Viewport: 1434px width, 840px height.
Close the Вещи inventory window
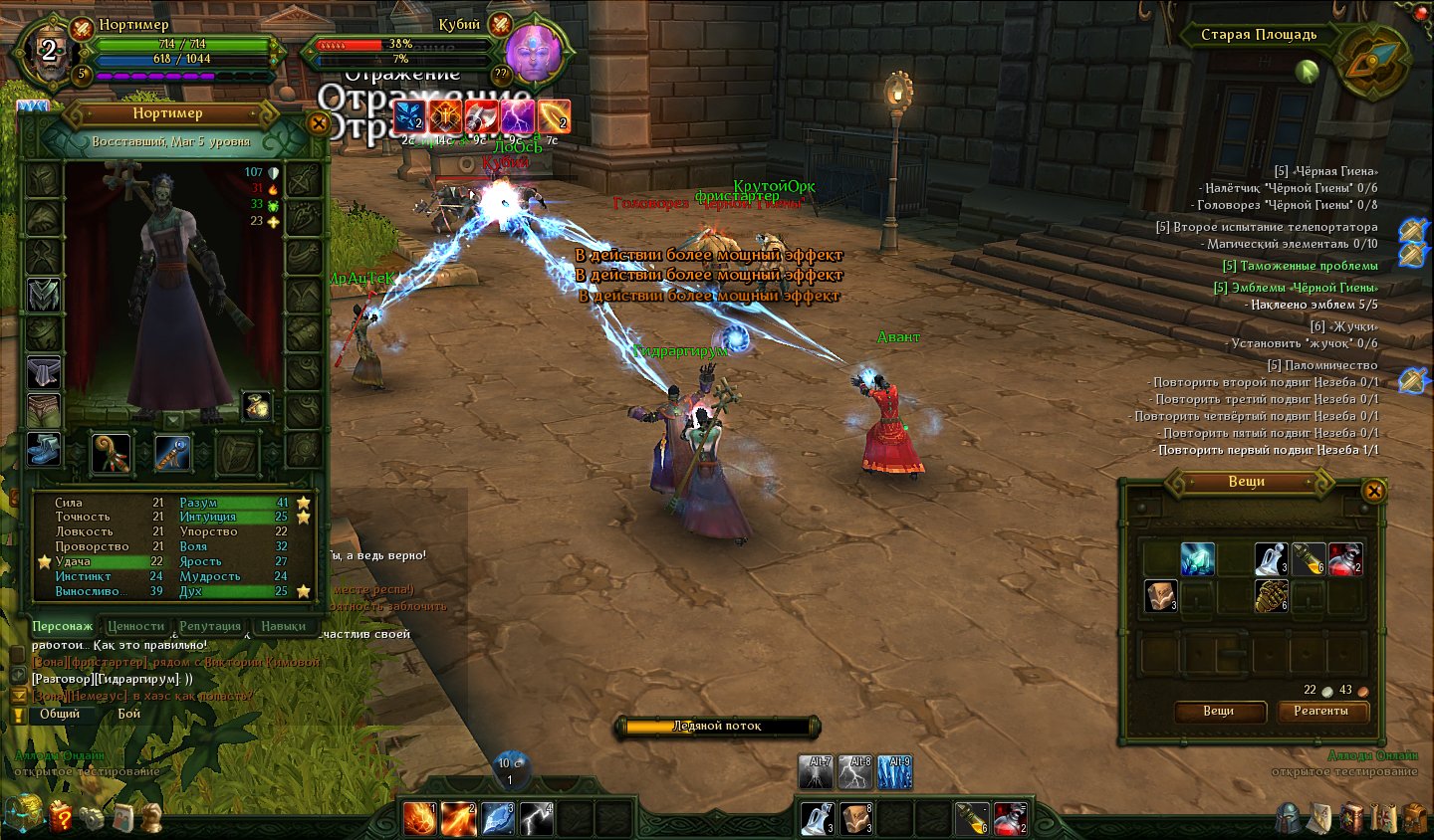coord(1373,491)
